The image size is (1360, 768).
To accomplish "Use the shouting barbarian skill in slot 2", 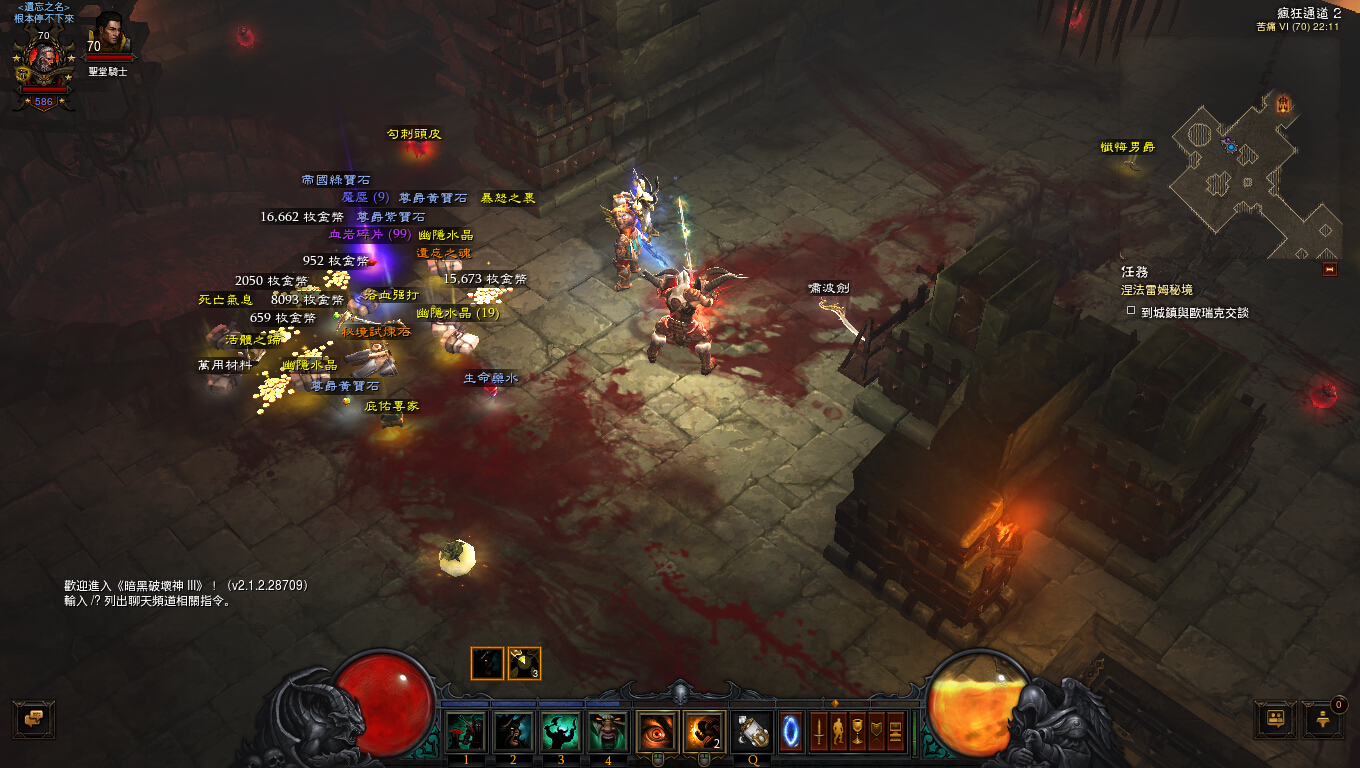I will [x=513, y=732].
